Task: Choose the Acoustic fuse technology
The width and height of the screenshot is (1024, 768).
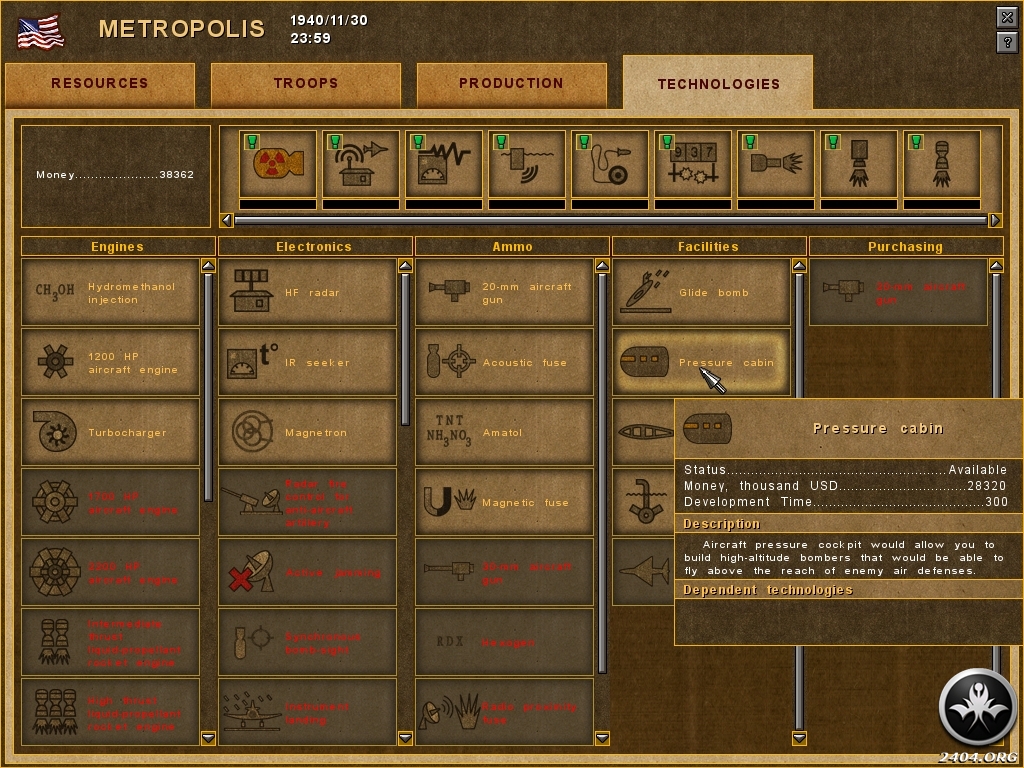Action: 505,363
